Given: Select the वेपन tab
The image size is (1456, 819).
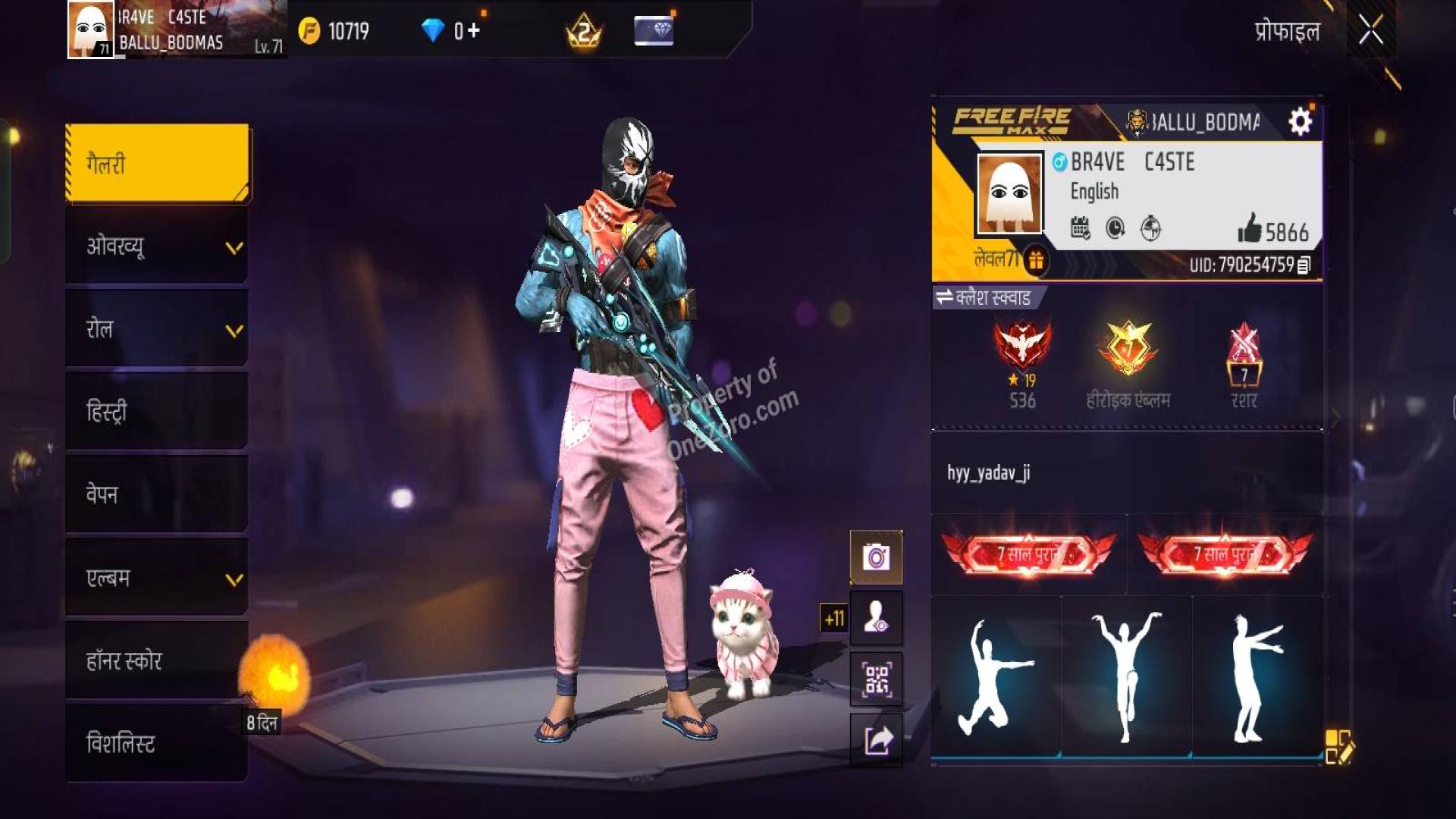Looking at the screenshot, I should pos(158,494).
